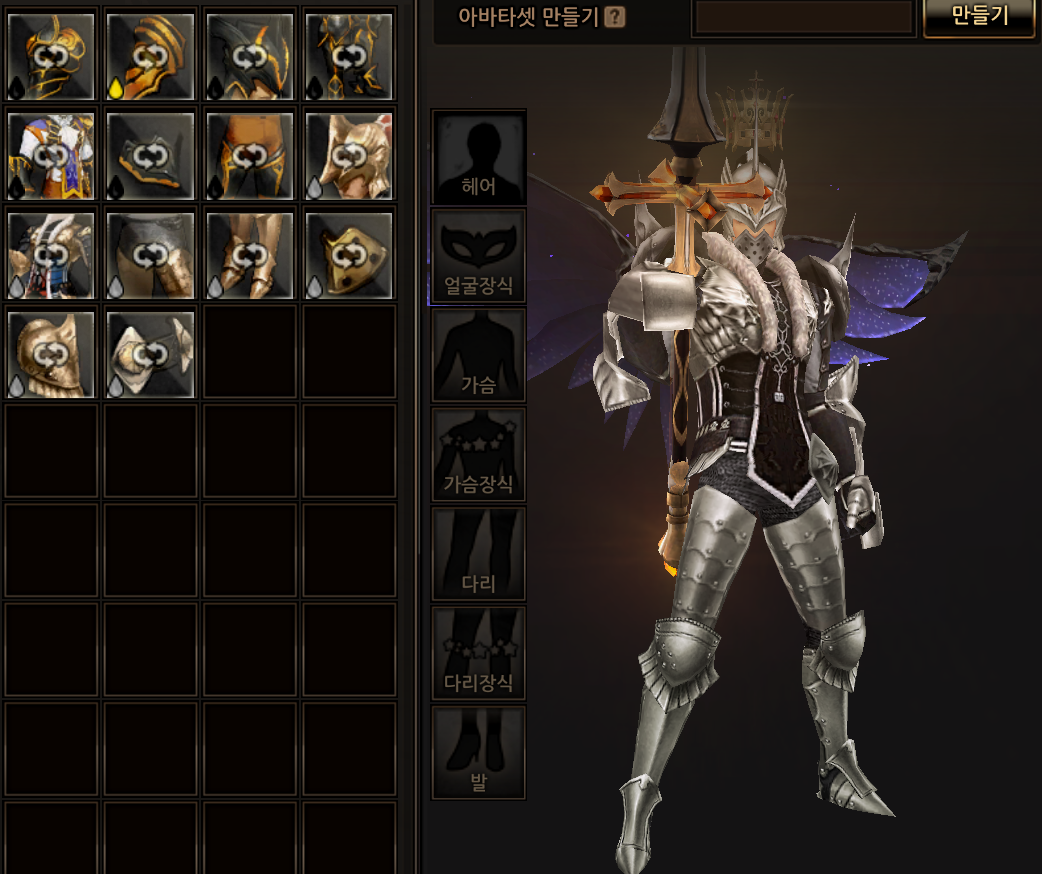The image size is (1042, 874).
Task: Select the golden greaves boots item
Action: click(250, 254)
